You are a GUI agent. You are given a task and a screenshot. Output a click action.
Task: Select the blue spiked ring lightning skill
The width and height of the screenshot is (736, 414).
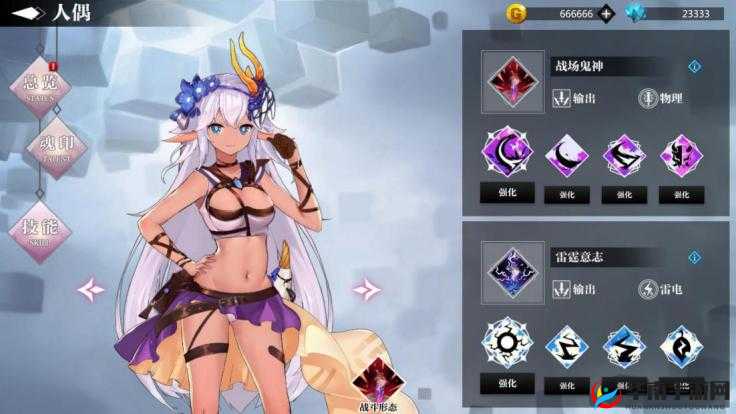tap(507, 344)
